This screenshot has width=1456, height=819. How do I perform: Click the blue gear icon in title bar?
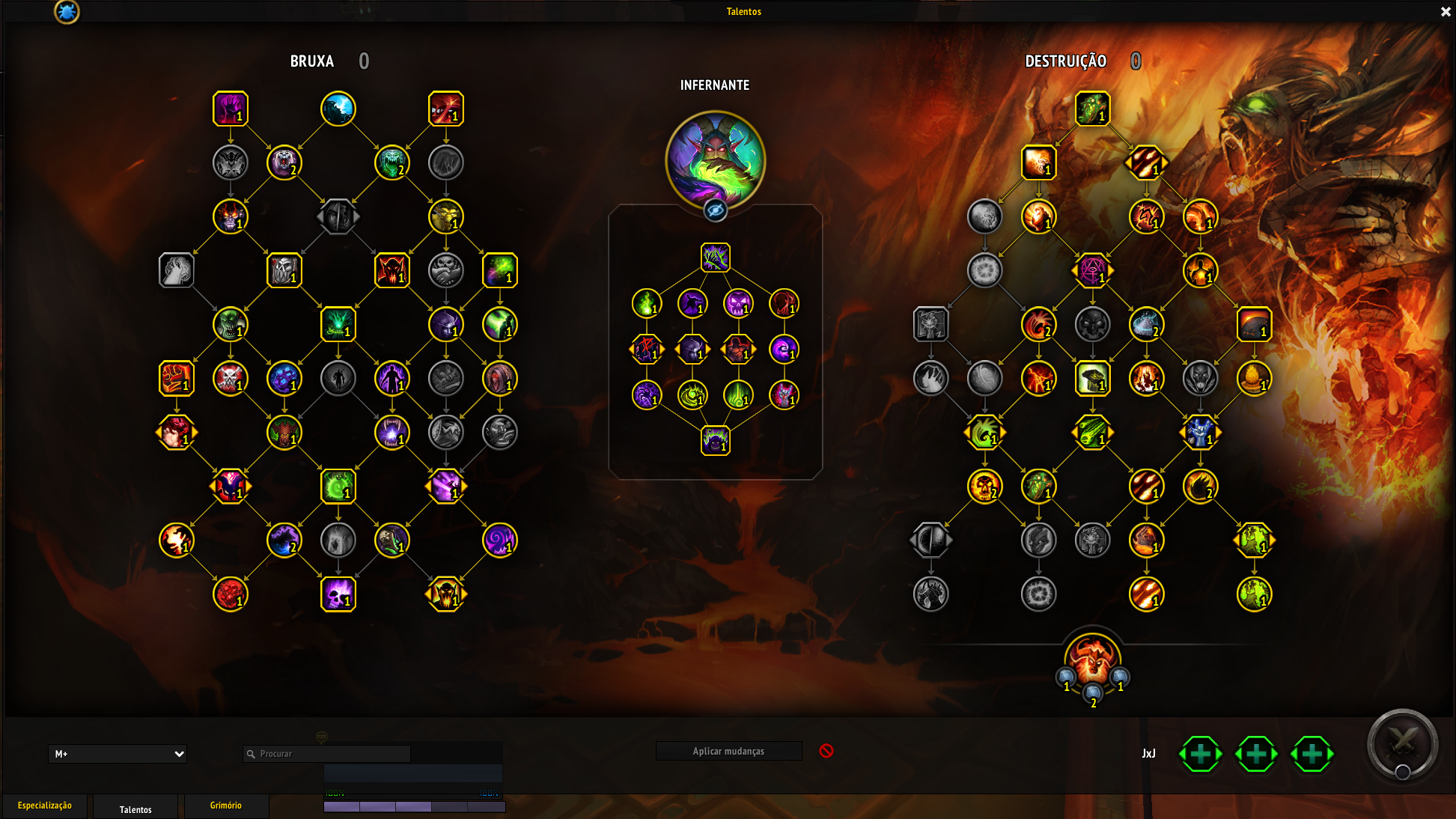pyautogui.click(x=67, y=11)
